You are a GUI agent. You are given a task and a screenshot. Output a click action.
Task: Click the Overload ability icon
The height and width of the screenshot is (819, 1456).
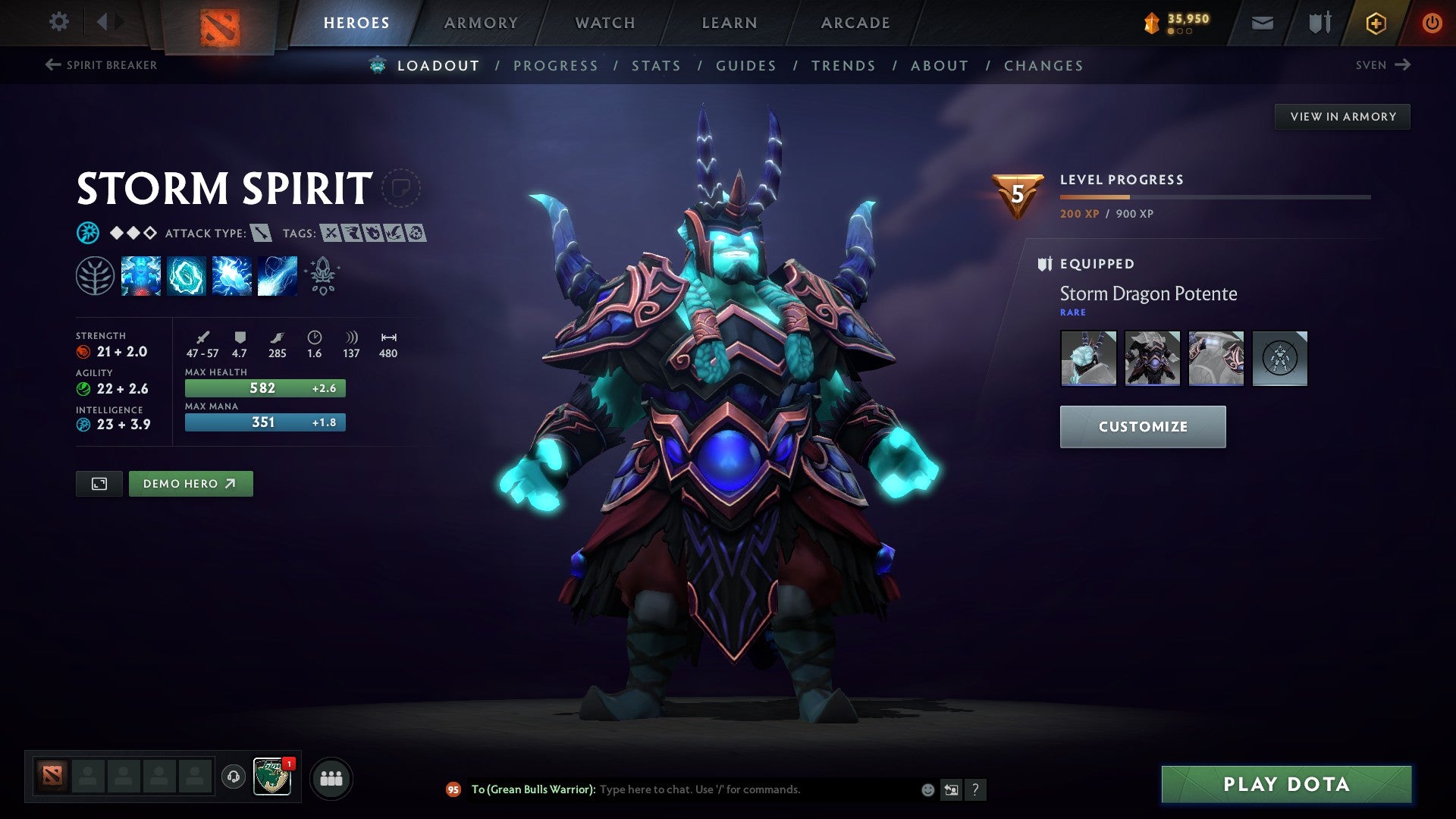tap(231, 275)
